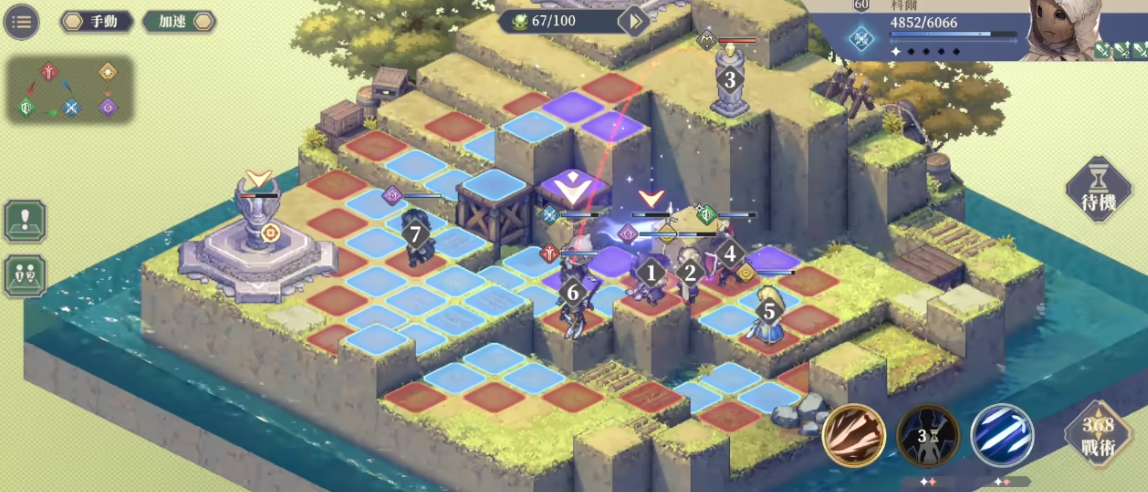This screenshot has height=492, width=1148.
Task: Activate the blue sword slash skill
Action: click(1001, 435)
